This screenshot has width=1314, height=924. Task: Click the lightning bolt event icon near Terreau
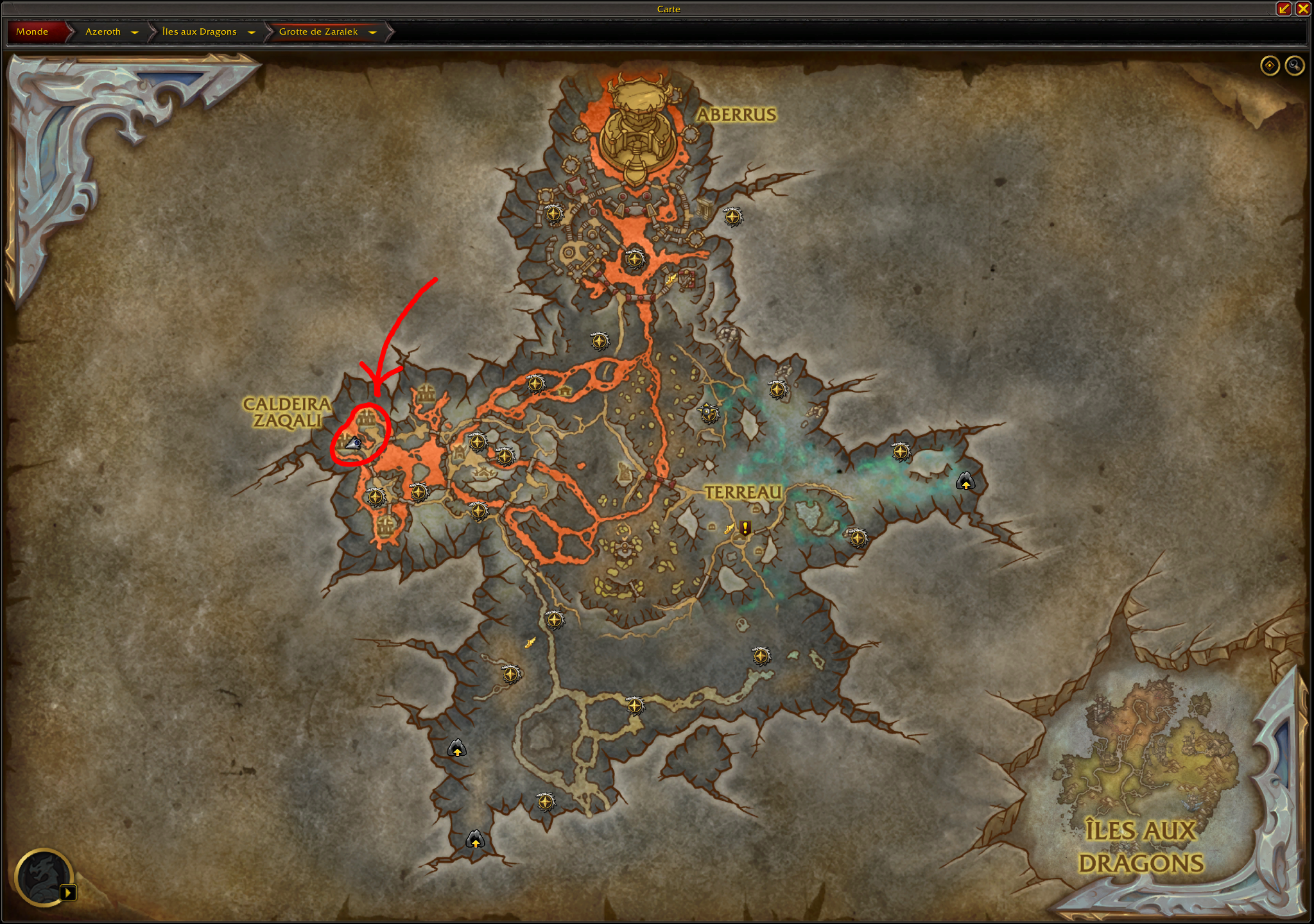coord(729,529)
